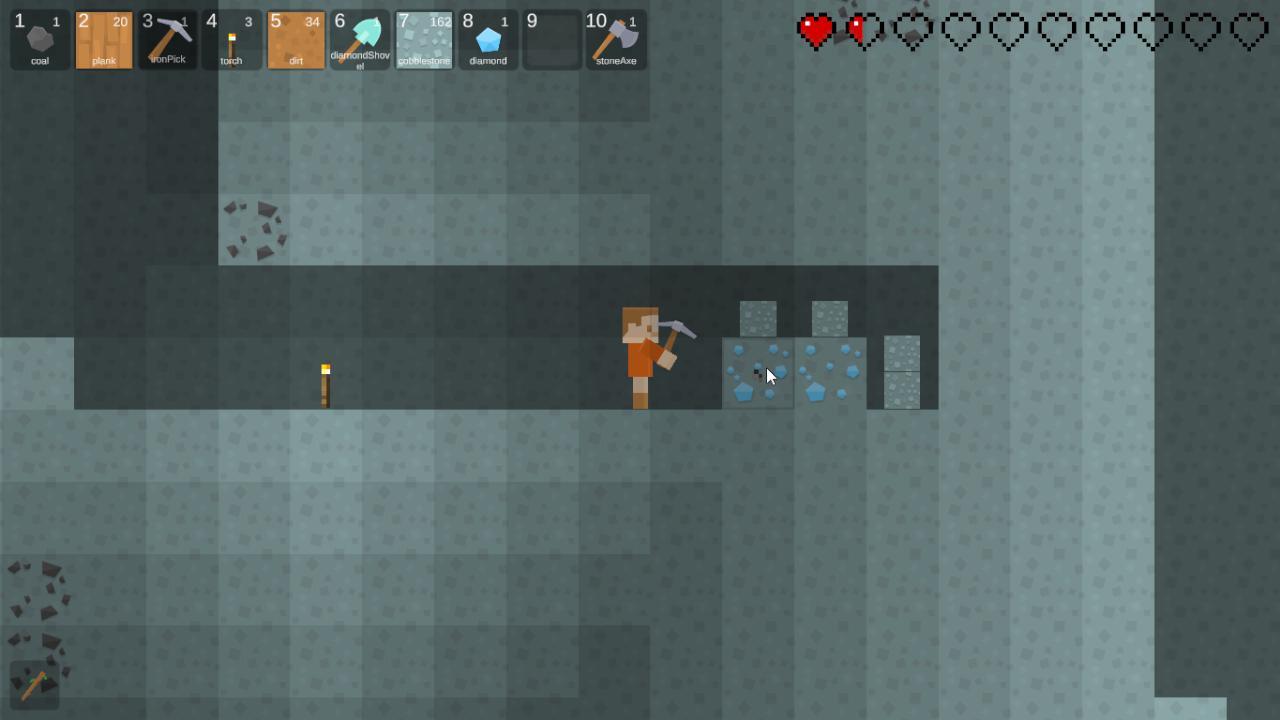Click the empty hotbar slot 9
Screen dimensions: 1280x720
(x=552, y=40)
